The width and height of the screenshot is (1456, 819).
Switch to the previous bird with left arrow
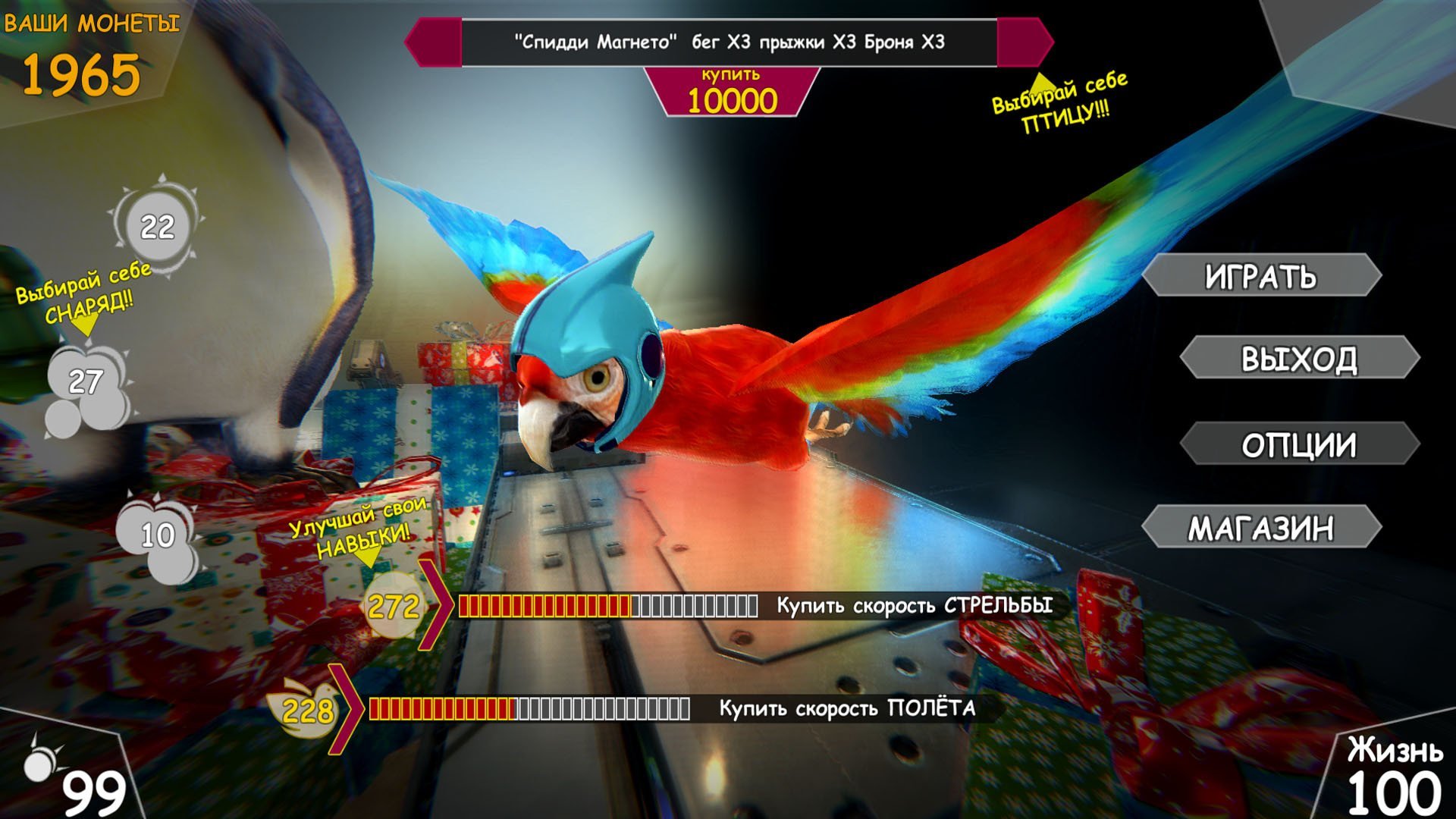[x=432, y=42]
